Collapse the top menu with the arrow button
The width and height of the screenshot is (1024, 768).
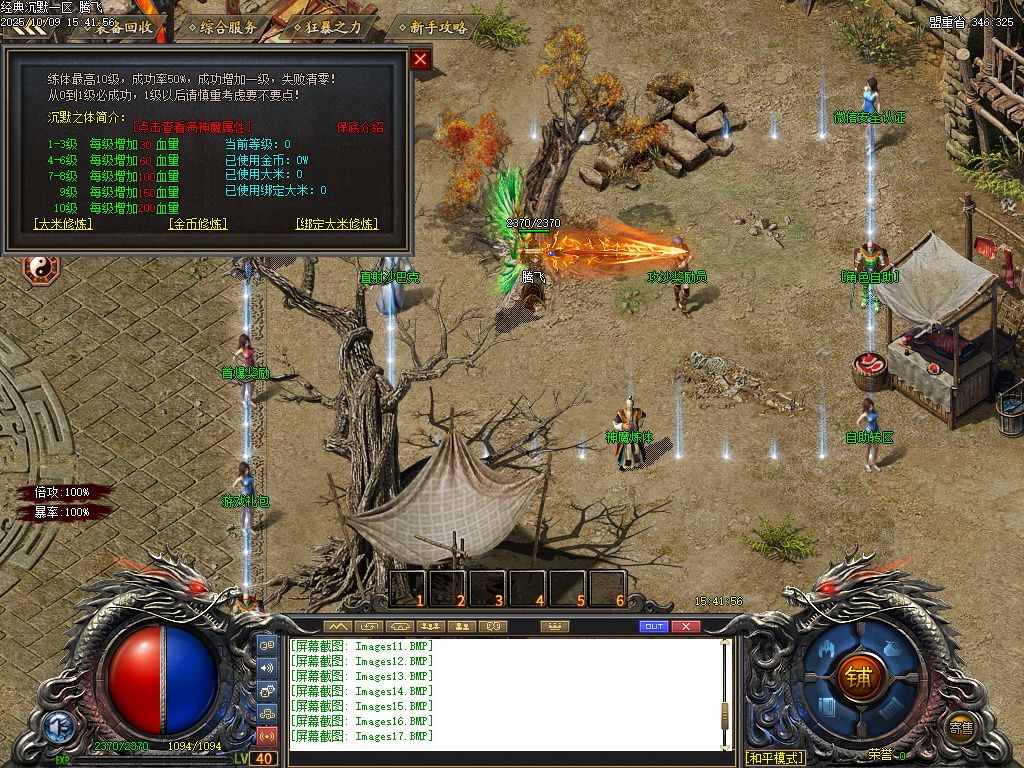(29, 31)
